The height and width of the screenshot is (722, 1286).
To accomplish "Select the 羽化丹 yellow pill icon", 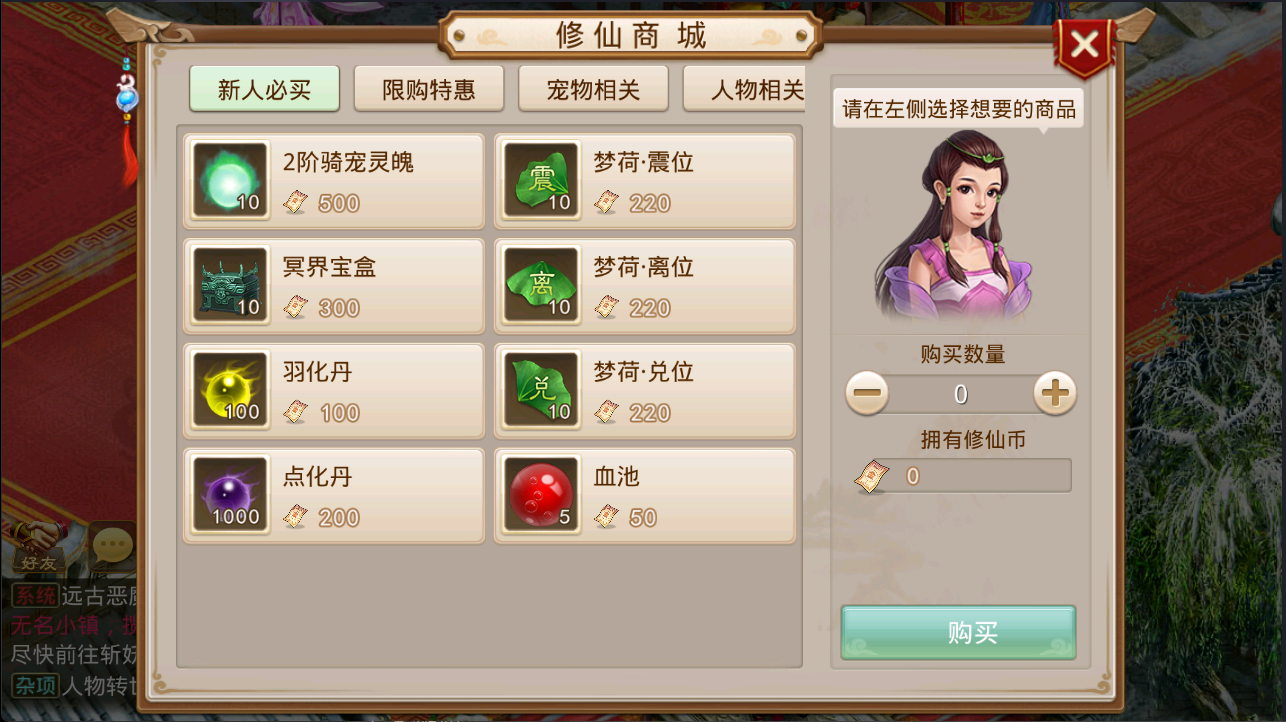I will click(x=230, y=390).
